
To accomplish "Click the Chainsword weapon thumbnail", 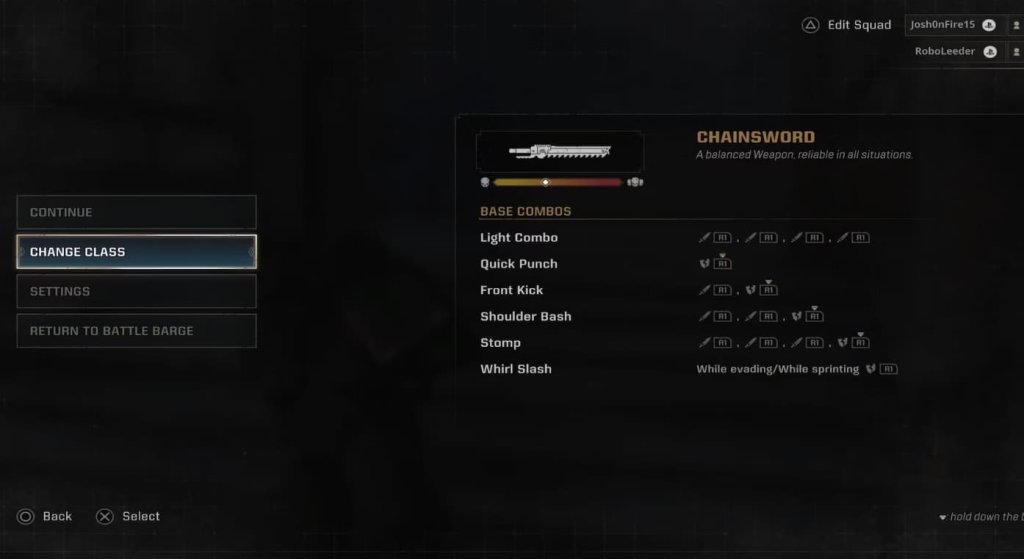I will (x=560, y=151).
